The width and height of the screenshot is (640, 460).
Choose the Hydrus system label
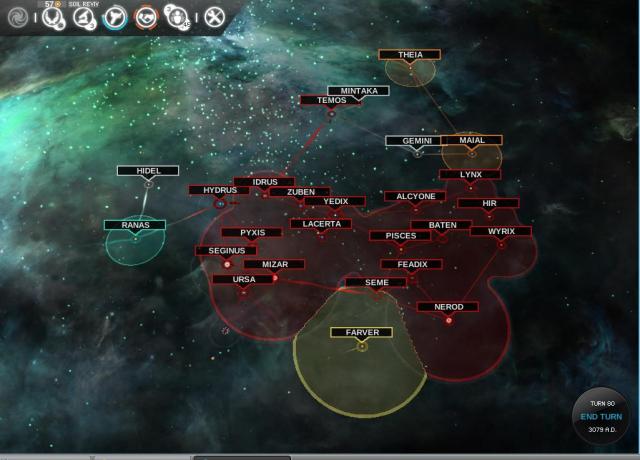pyautogui.click(x=219, y=190)
